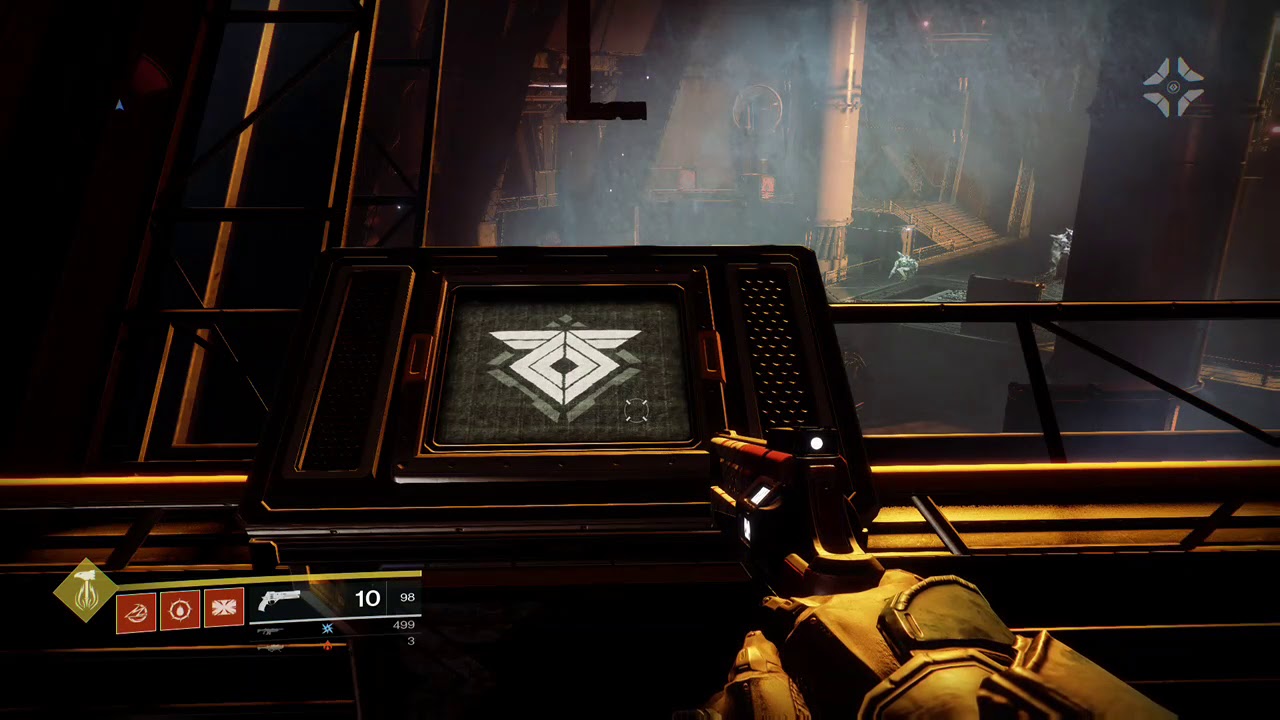Switch to the heavy weapon with 3 ammo
The height and width of the screenshot is (720, 1280).
(x=270, y=647)
